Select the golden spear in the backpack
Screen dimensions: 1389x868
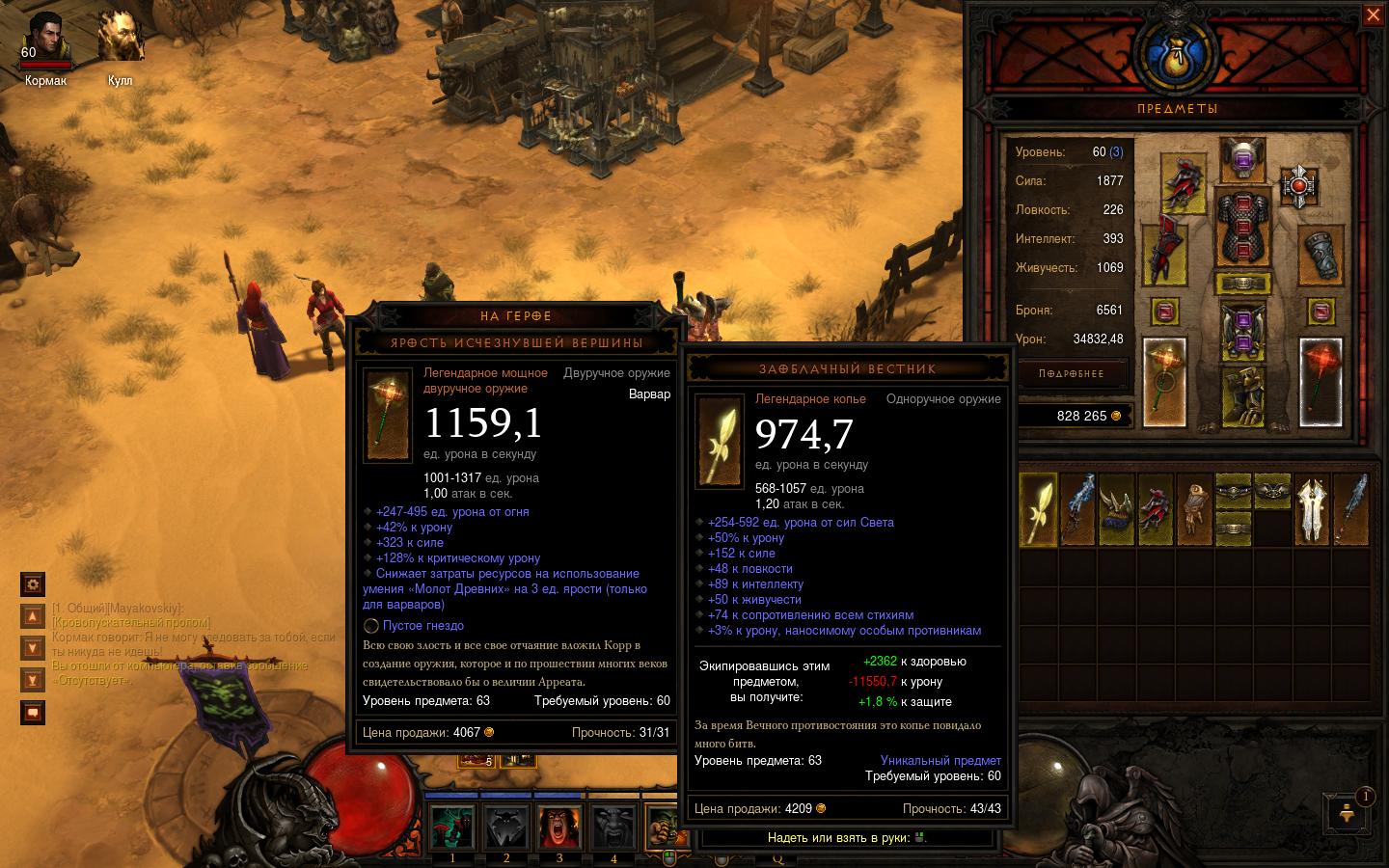click(1038, 507)
